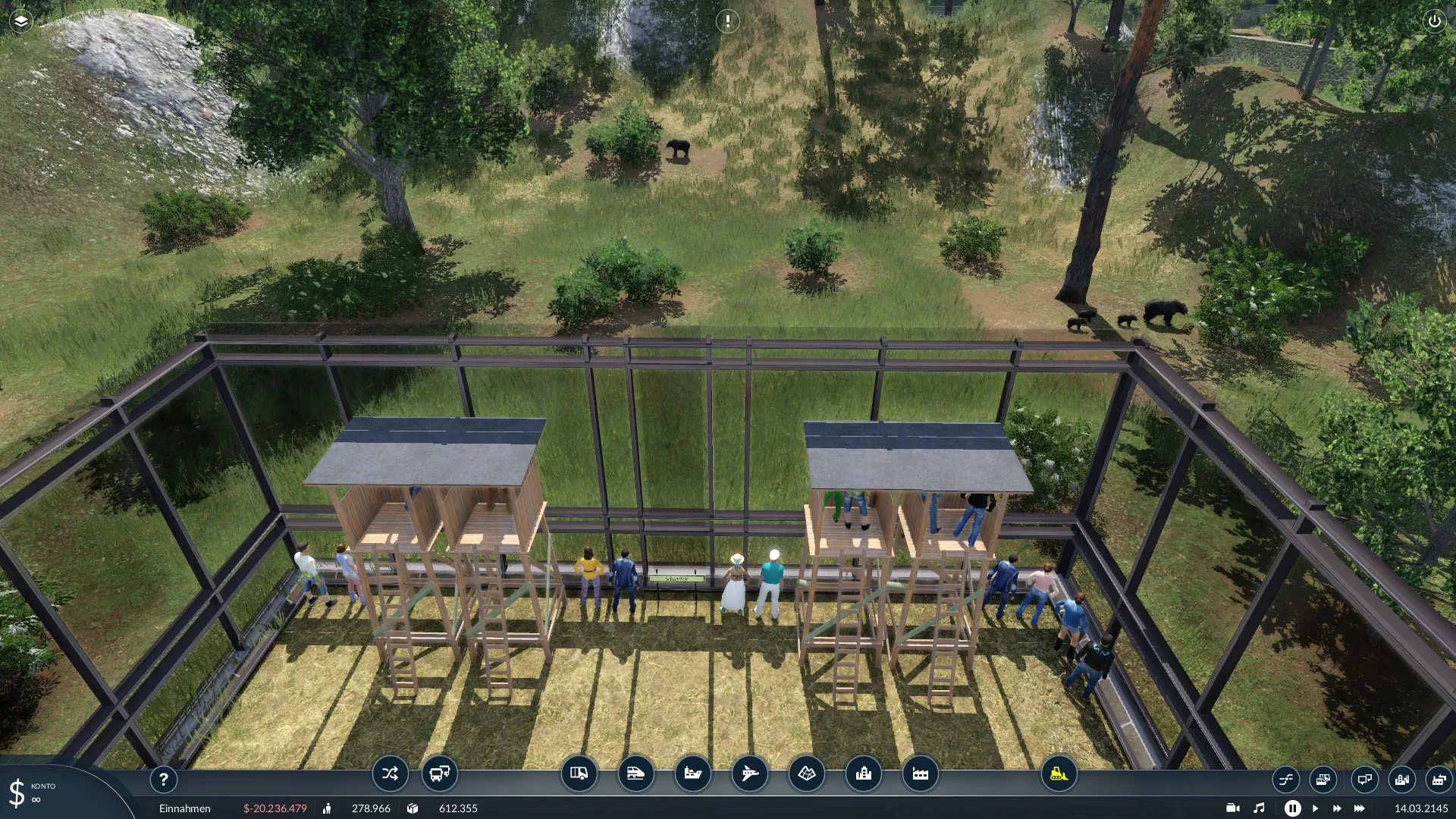This screenshot has height=819, width=1456.
Task: Click the power button game menu
Action: tap(1434, 21)
